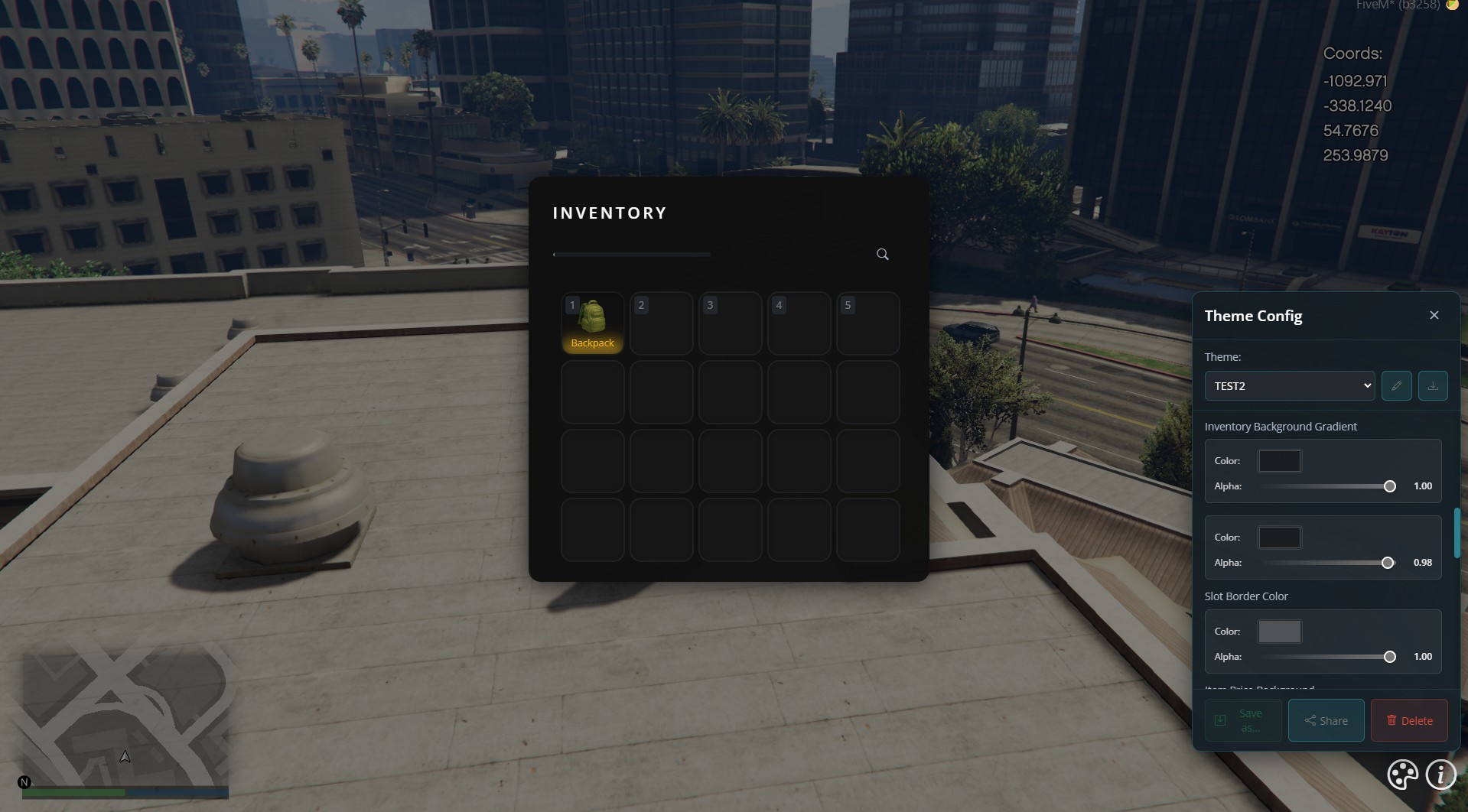This screenshot has width=1468, height=812.
Task: Click the trash icon on the Delete button
Action: (x=1391, y=720)
